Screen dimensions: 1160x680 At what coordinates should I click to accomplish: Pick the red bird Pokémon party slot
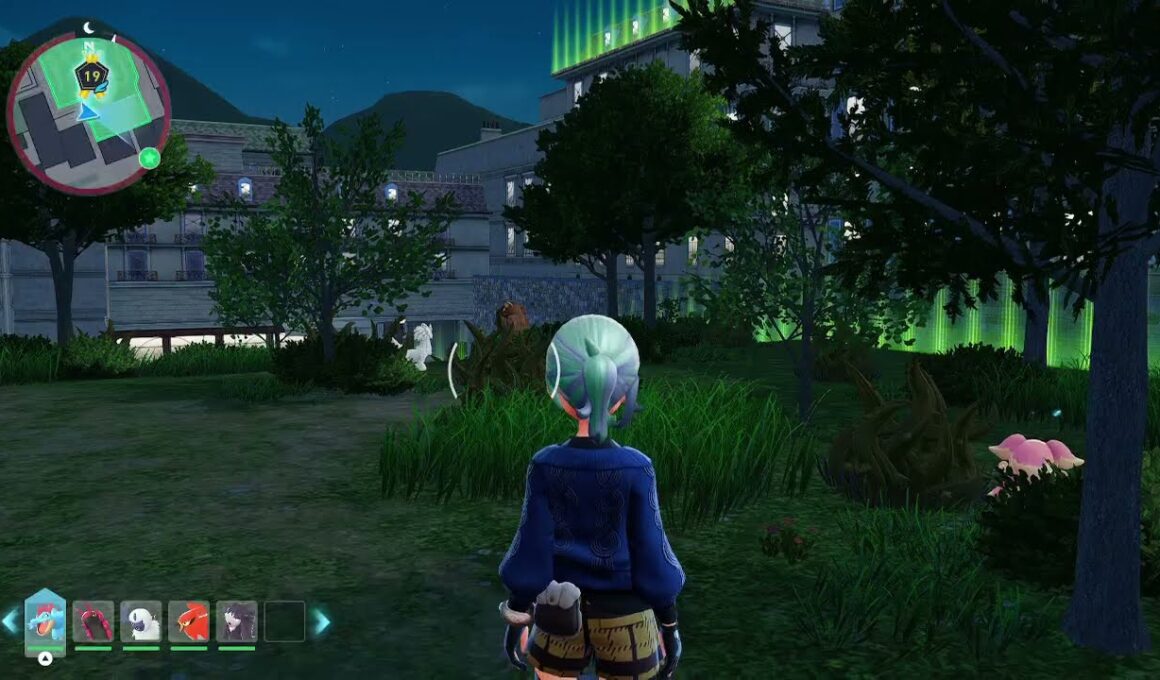(189, 621)
